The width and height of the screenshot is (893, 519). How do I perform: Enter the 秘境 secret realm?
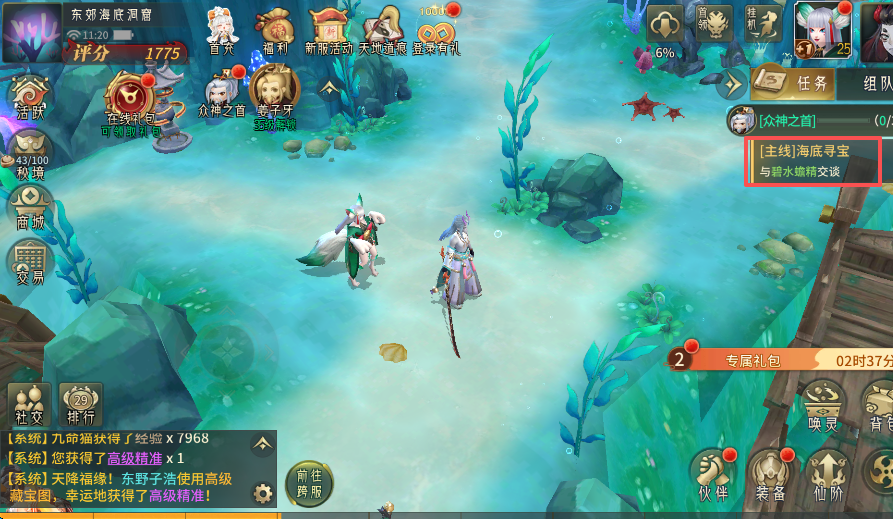coord(29,157)
